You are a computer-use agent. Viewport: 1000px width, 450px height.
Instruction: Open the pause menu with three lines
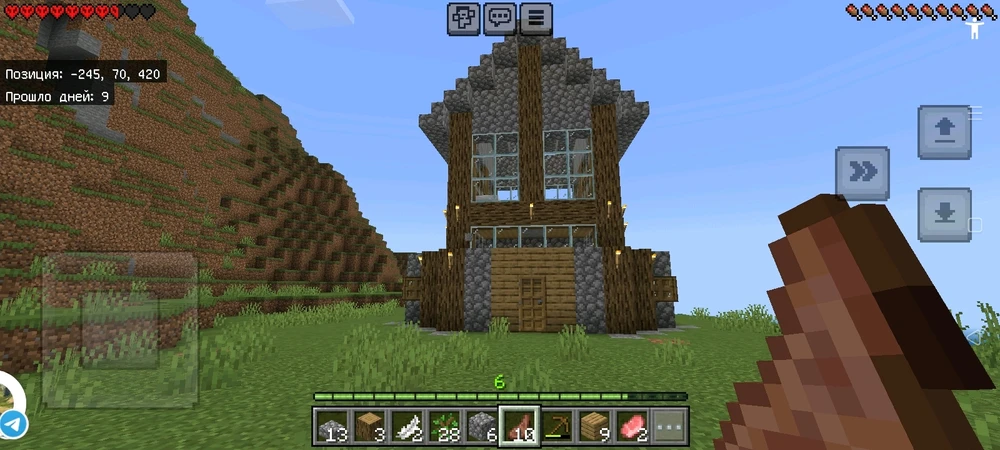(x=536, y=18)
